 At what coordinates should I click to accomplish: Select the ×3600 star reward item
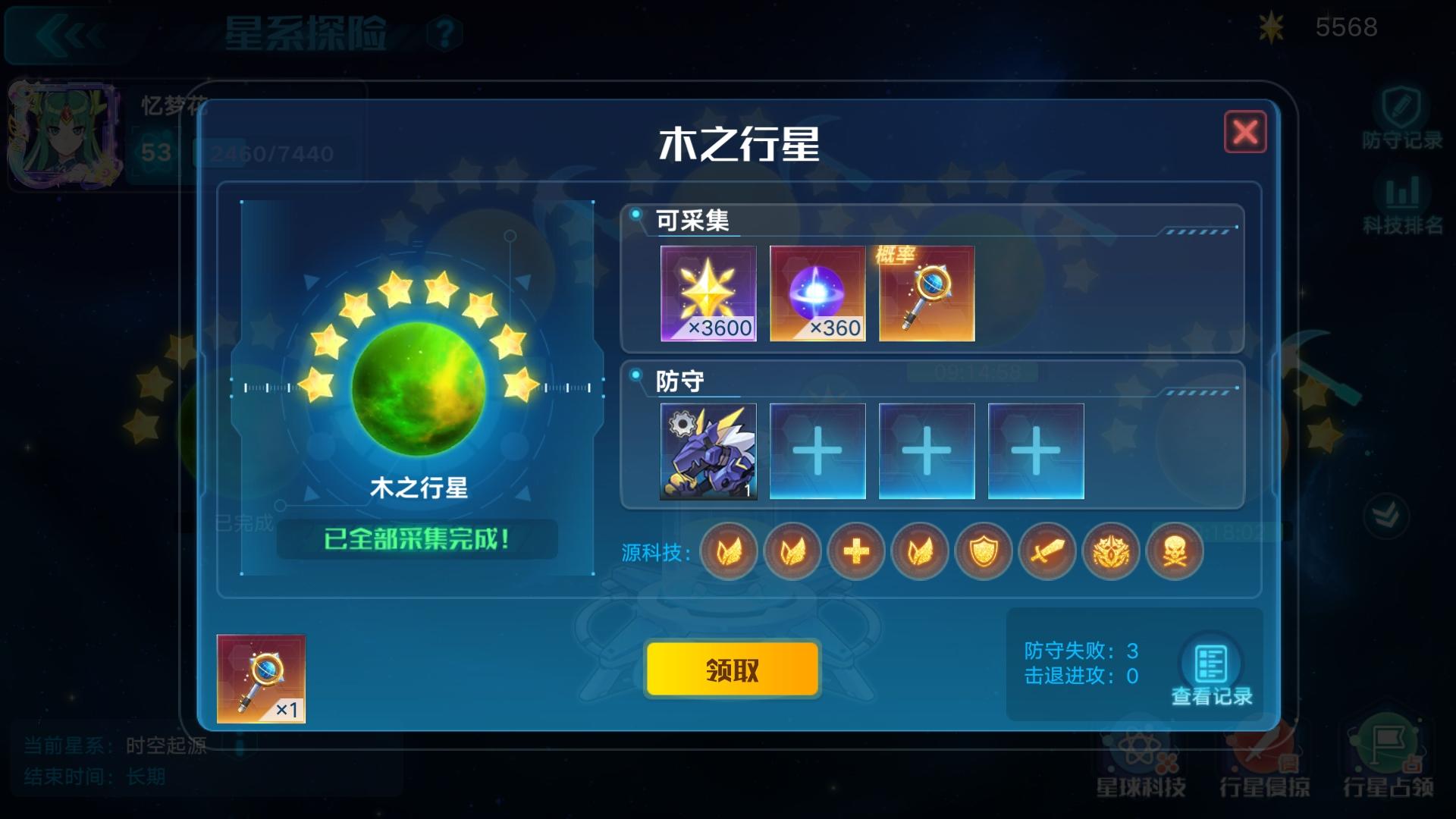709,293
